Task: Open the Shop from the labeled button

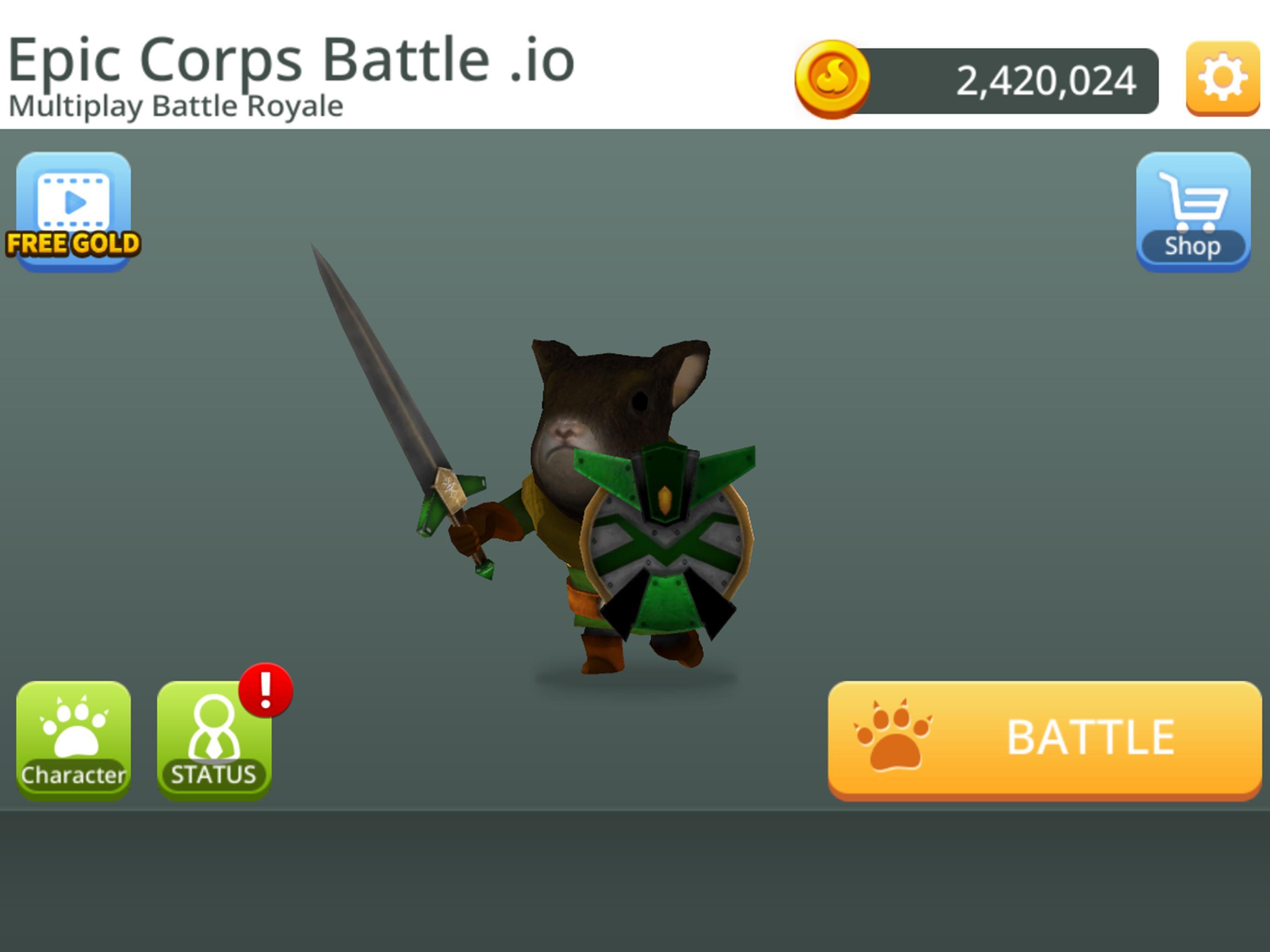Action: (x=1192, y=247)
